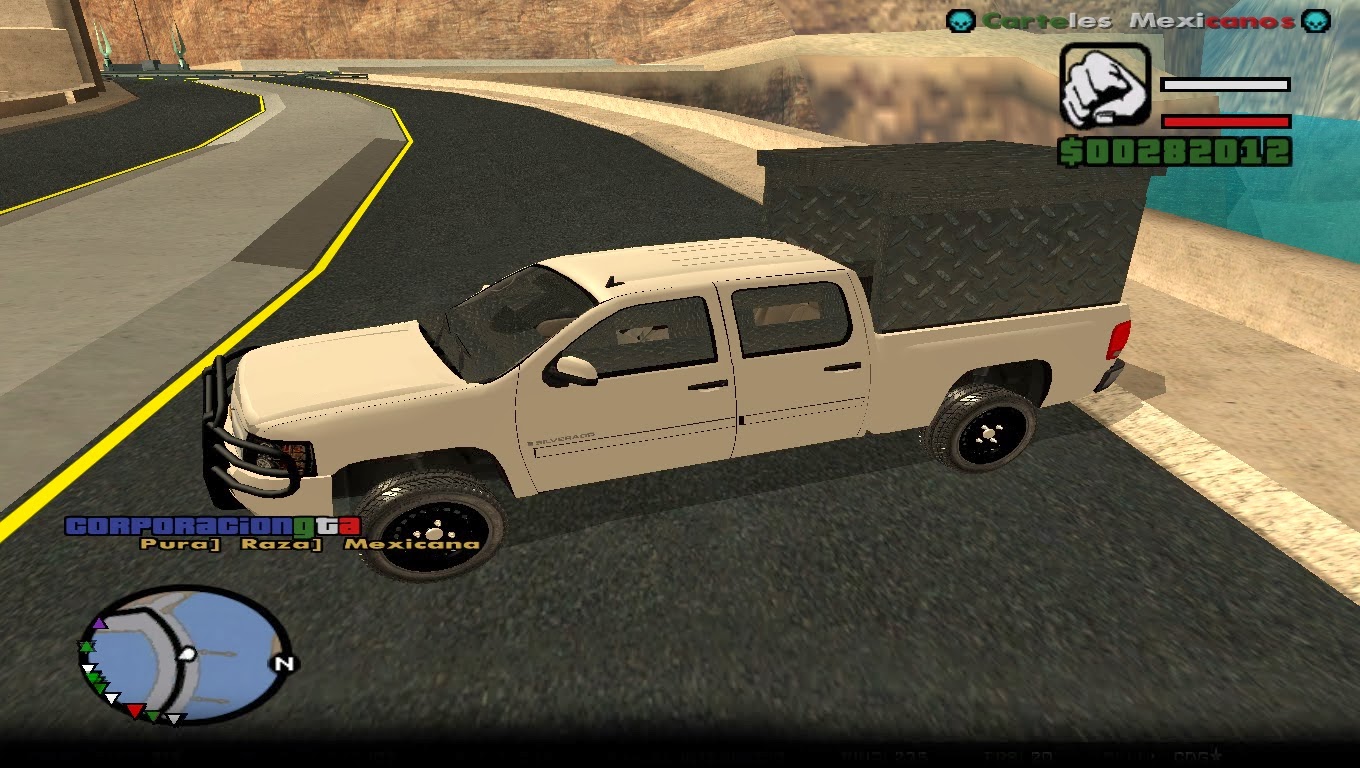Open the weapon box above the money counter
Image resolution: width=1360 pixels, height=768 pixels.
tap(1106, 87)
